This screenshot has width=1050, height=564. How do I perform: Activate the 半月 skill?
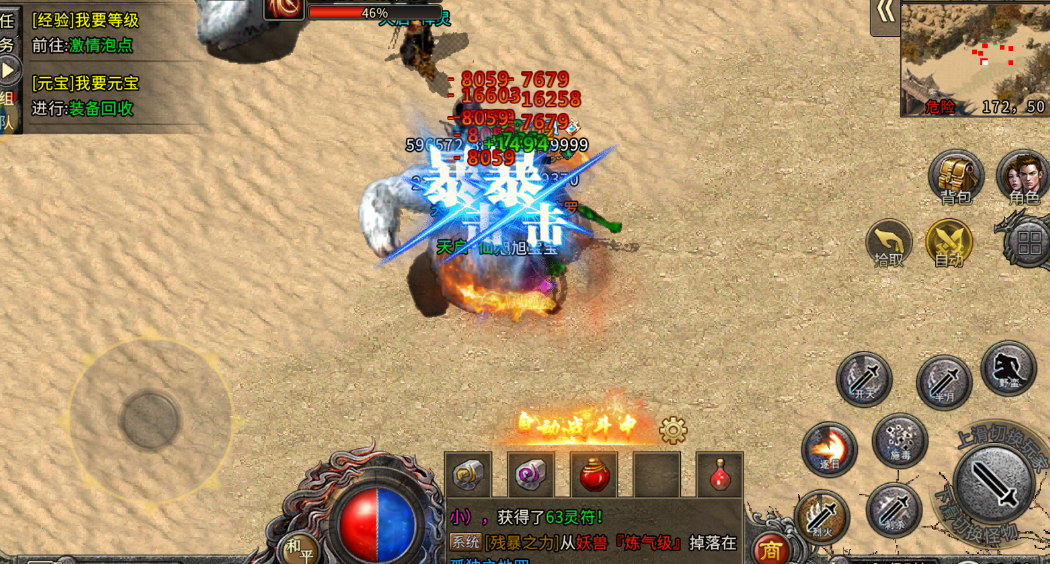coord(943,382)
